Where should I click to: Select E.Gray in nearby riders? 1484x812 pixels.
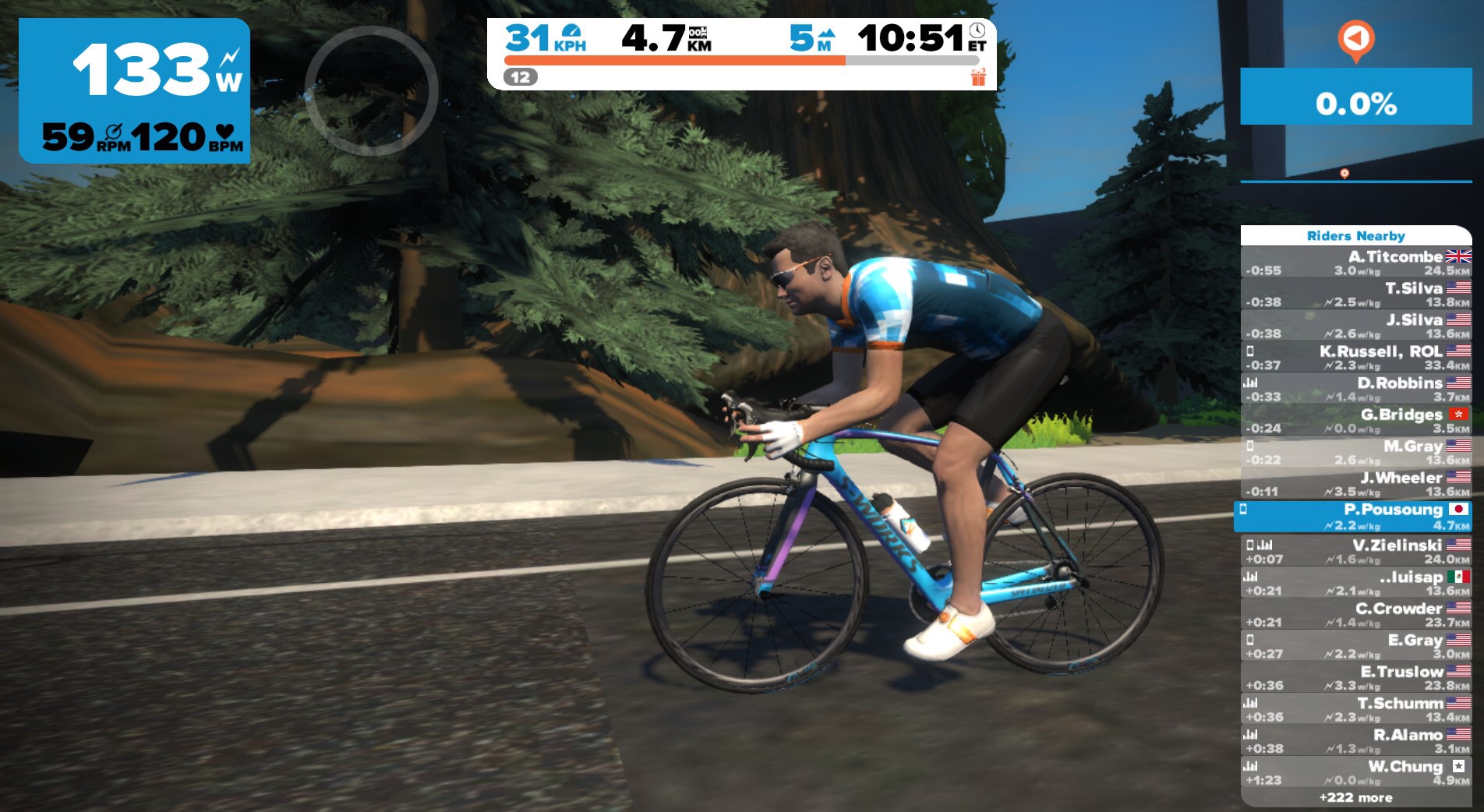1356,646
